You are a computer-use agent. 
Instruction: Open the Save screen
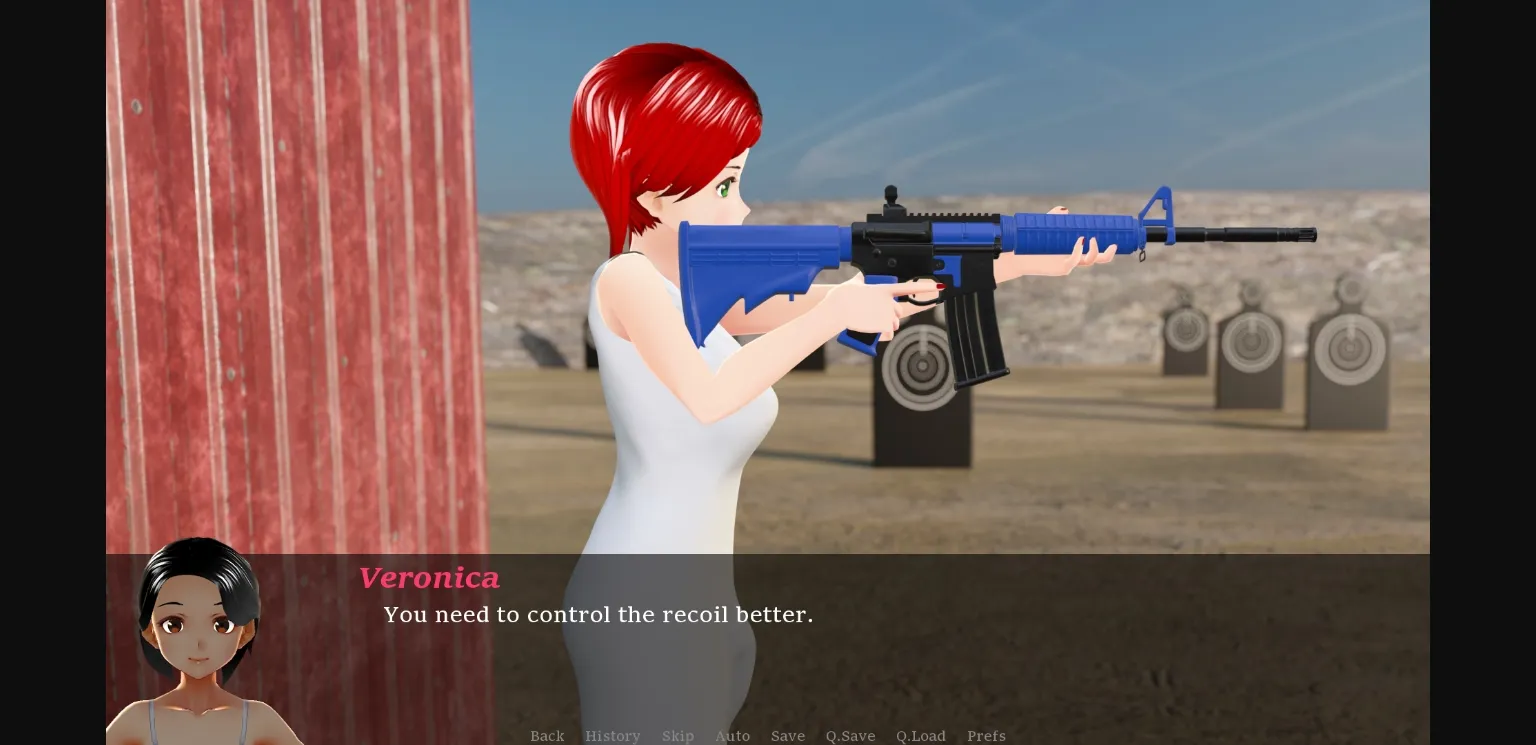(788, 736)
